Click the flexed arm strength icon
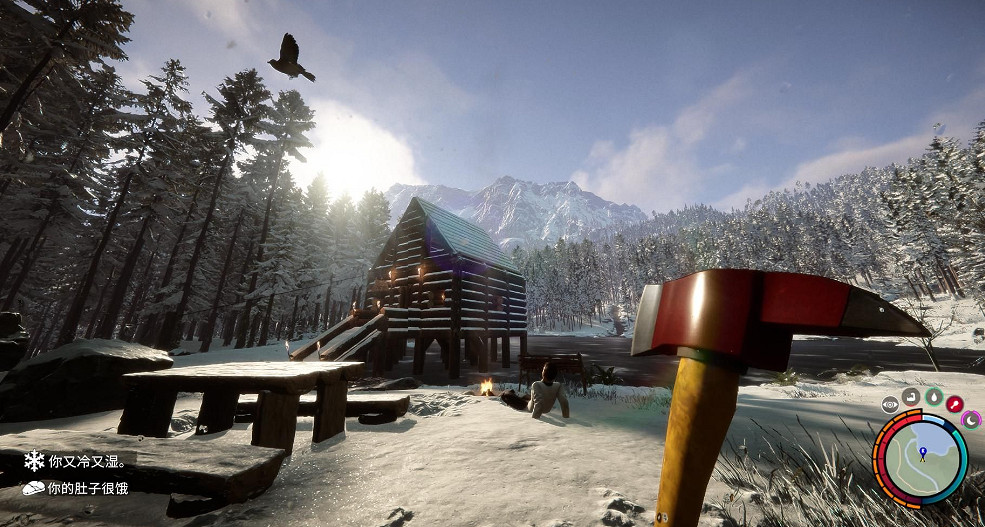Screen dimensions: 985x527 tap(911, 397)
